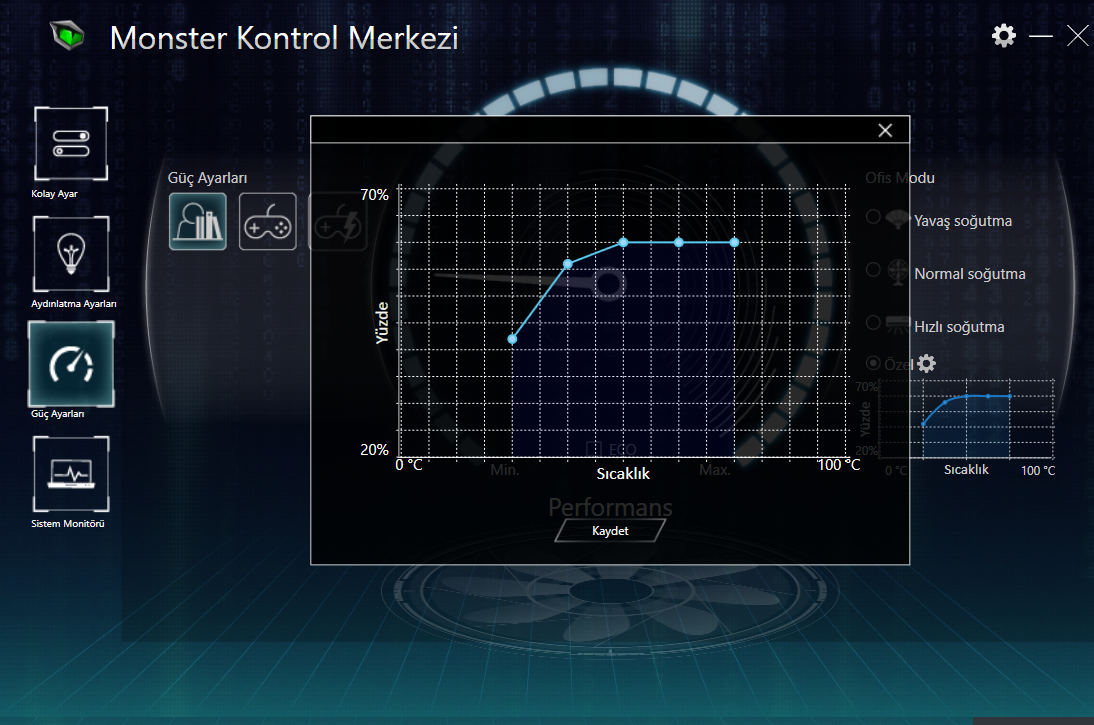Select the Güç Ayarları sidebar icon
Viewport: 1094px width, 725px height.
coord(70,364)
